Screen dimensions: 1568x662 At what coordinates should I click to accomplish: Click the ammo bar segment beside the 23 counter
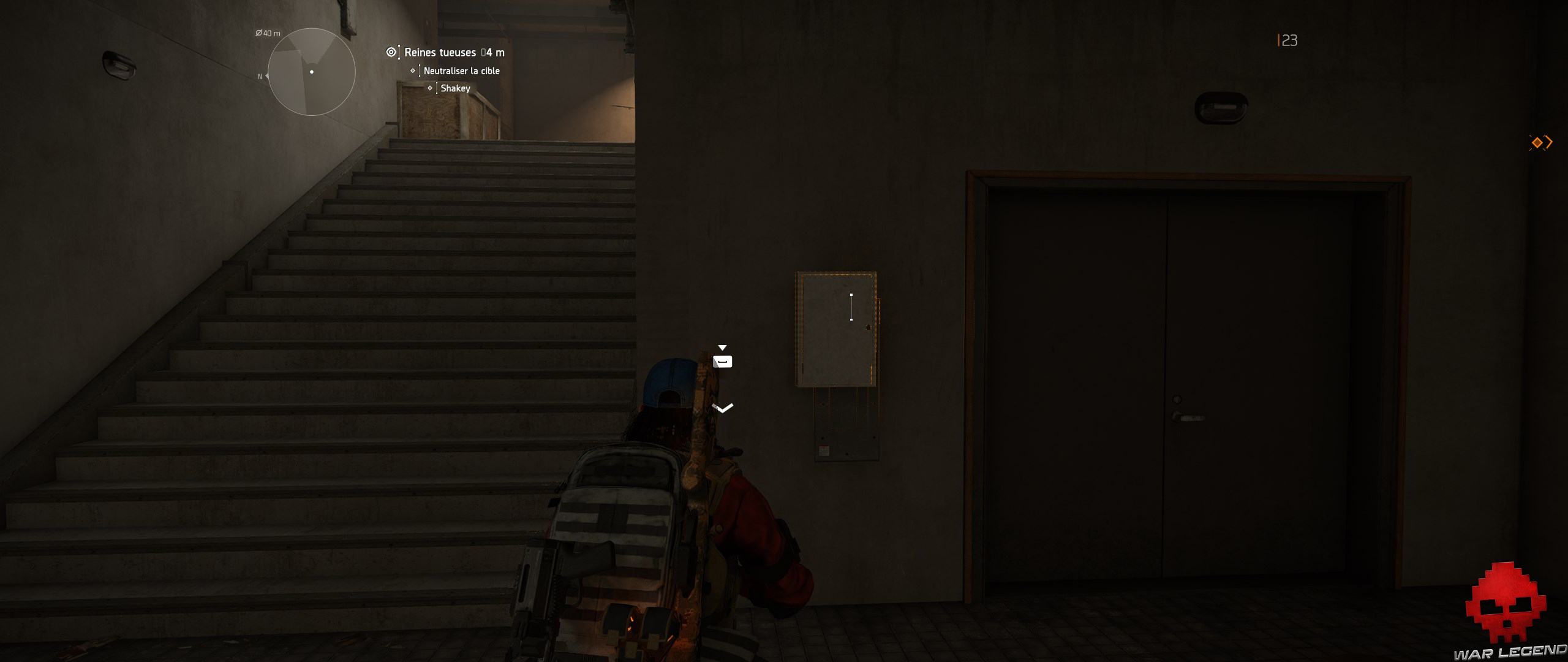(1278, 40)
